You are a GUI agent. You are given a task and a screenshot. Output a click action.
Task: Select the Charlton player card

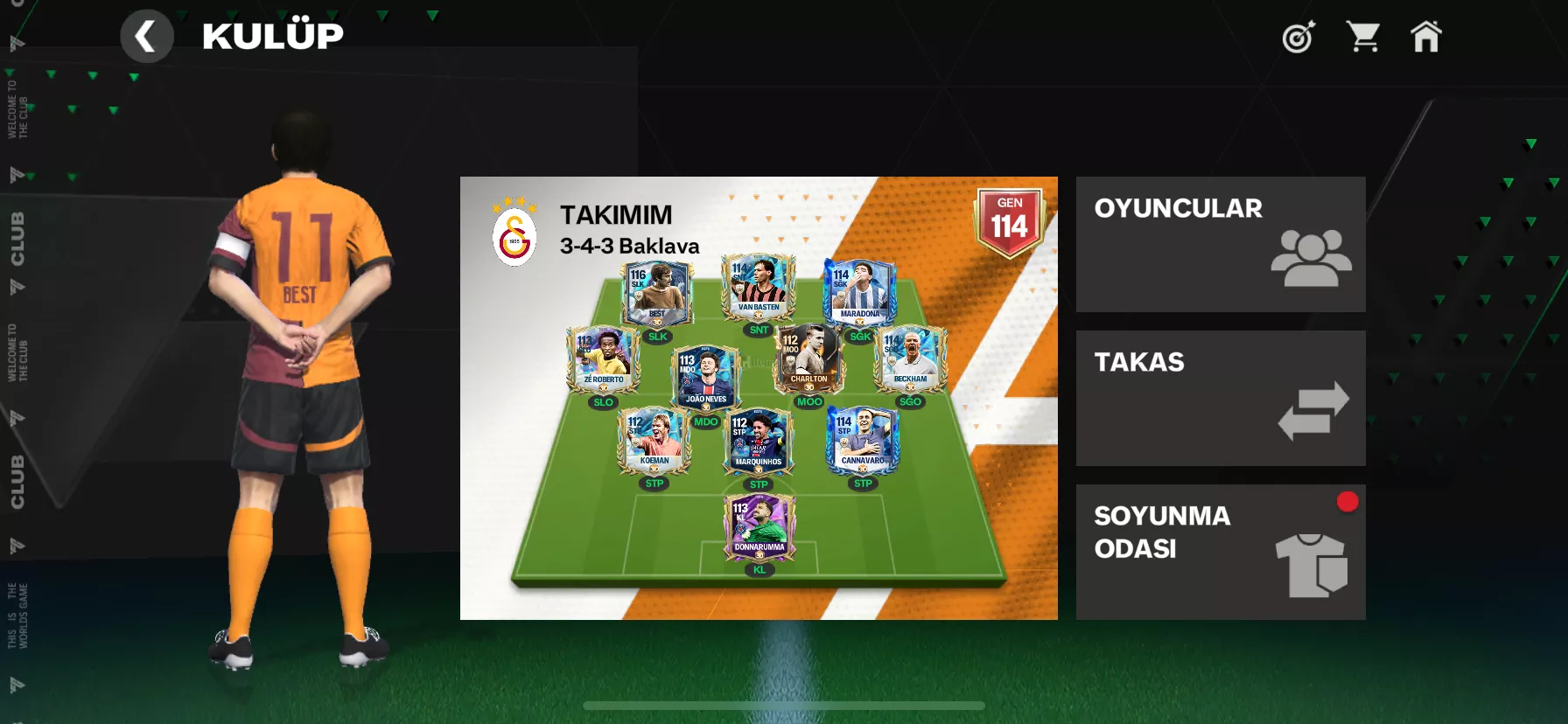(x=808, y=359)
